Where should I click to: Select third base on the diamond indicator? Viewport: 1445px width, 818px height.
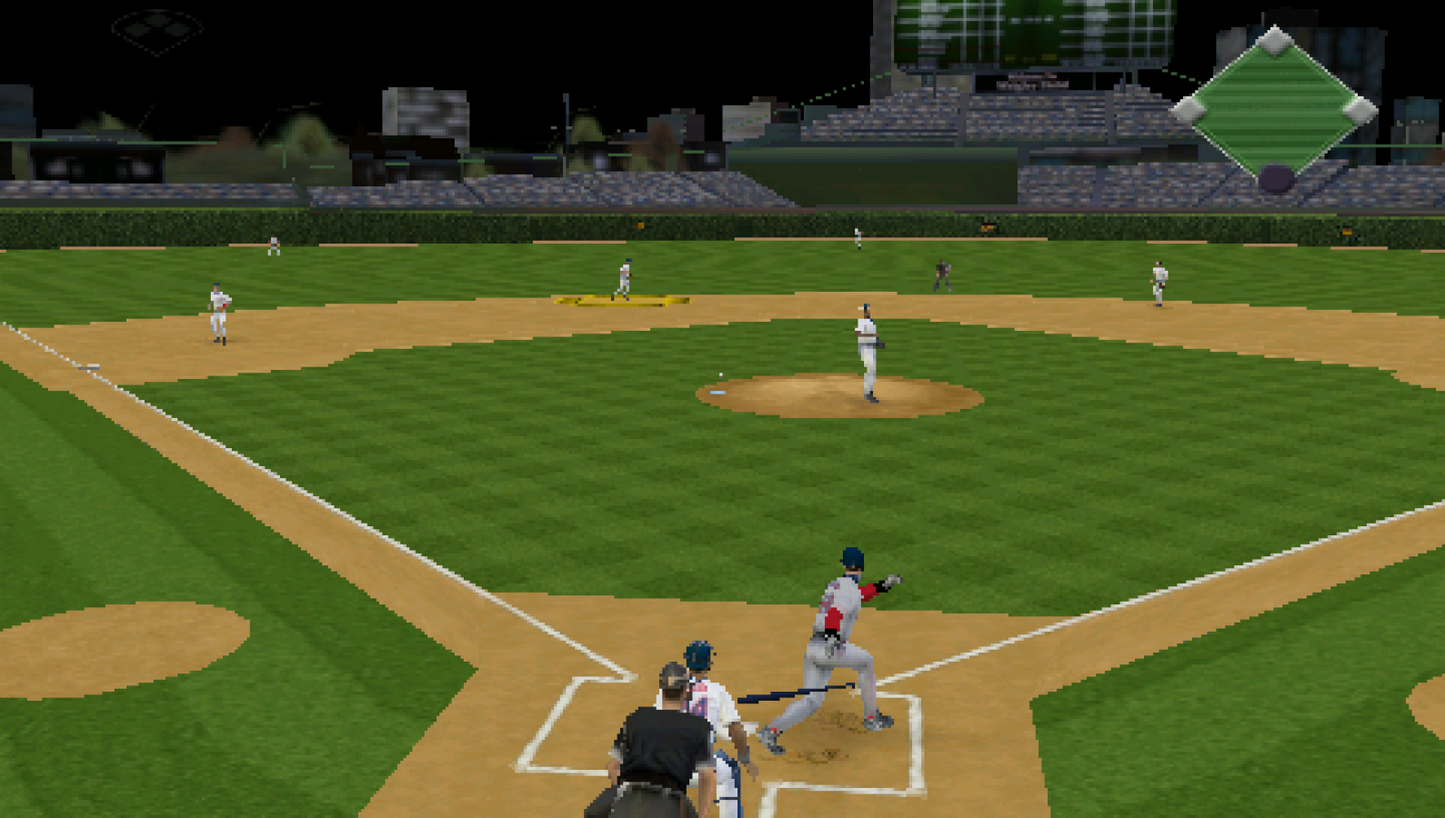1188,110
